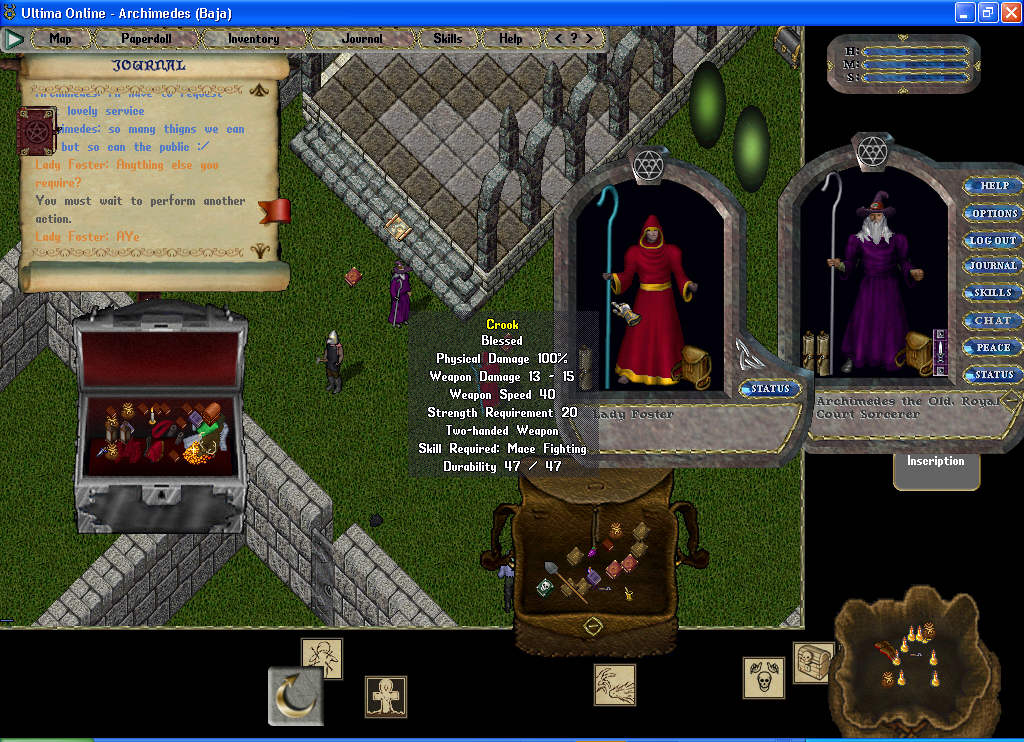Click the paperdoll Skills button
Viewport: 1024px width, 742px height.
click(x=993, y=294)
